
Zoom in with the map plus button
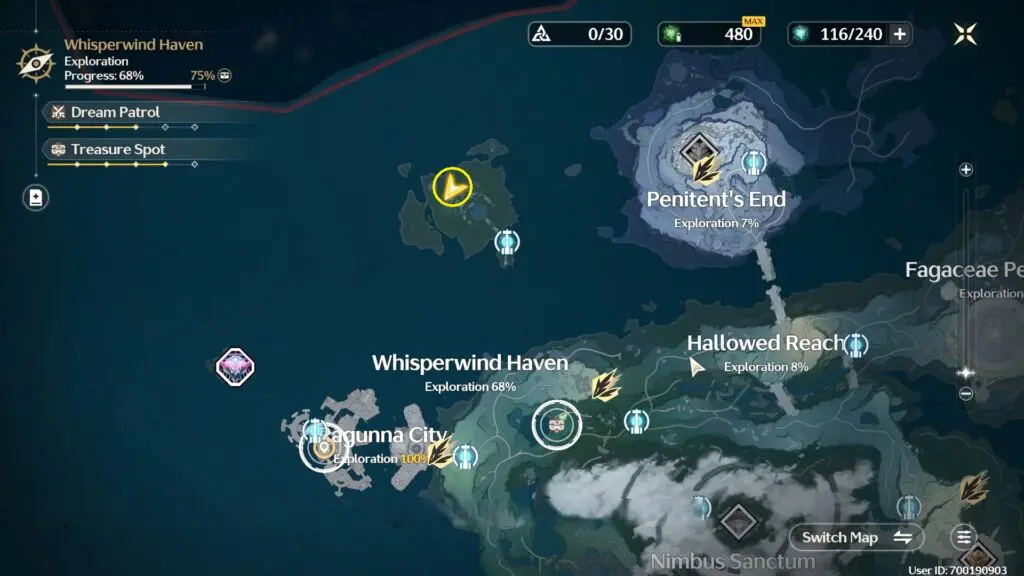tap(966, 170)
